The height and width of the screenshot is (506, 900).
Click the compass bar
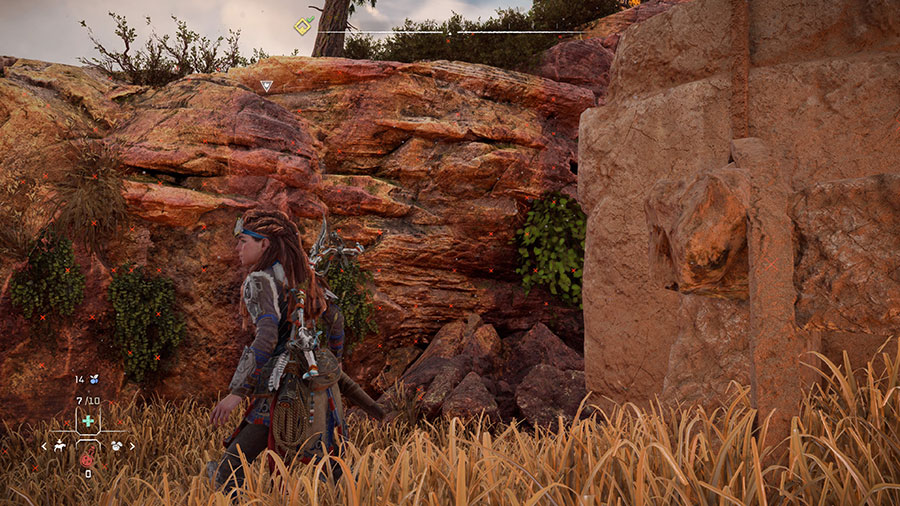(x=450, y=32)
